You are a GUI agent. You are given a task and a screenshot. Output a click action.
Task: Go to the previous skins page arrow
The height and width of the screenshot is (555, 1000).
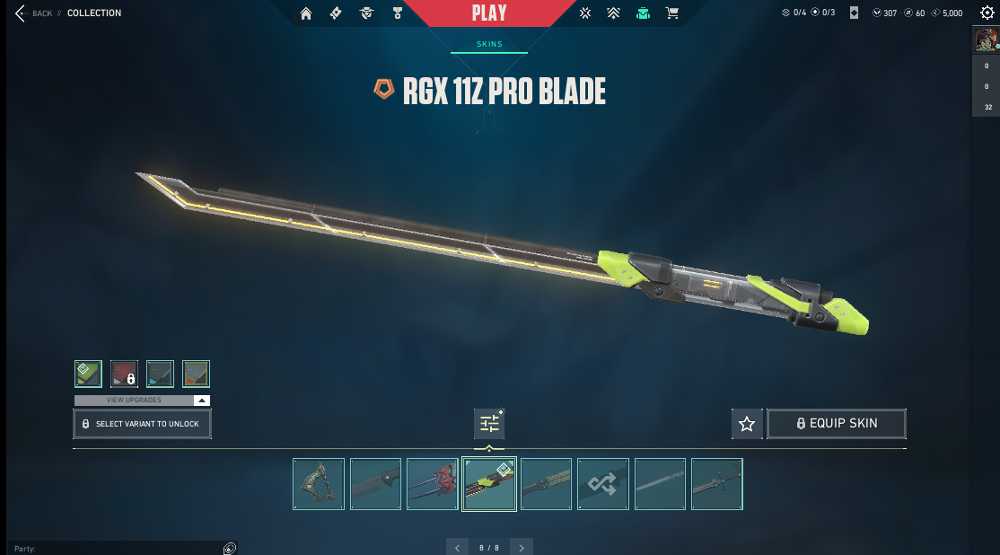click(x=457, y=547)
